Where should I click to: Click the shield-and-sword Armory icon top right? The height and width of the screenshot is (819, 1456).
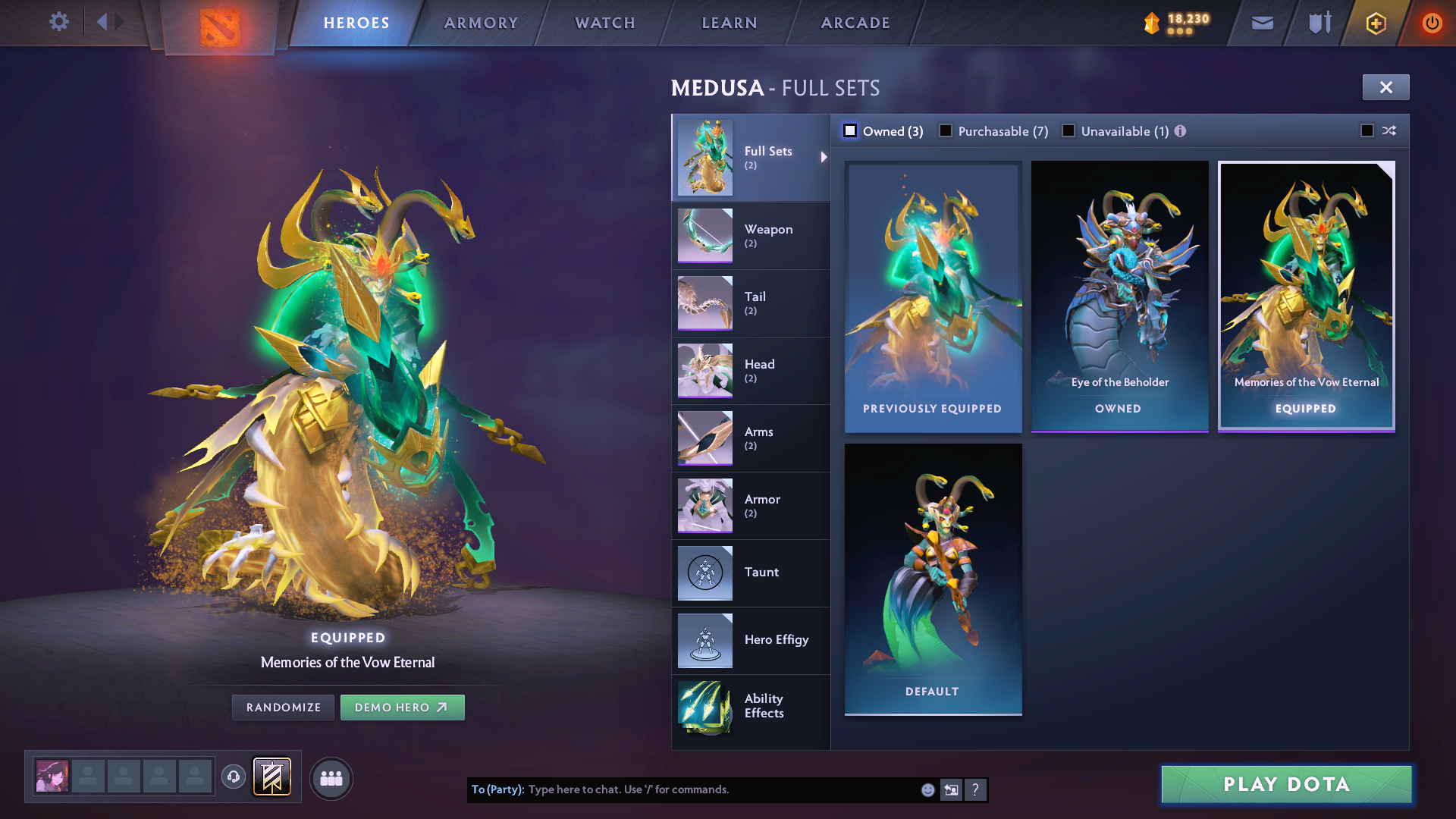click(x=1319, y=23)
